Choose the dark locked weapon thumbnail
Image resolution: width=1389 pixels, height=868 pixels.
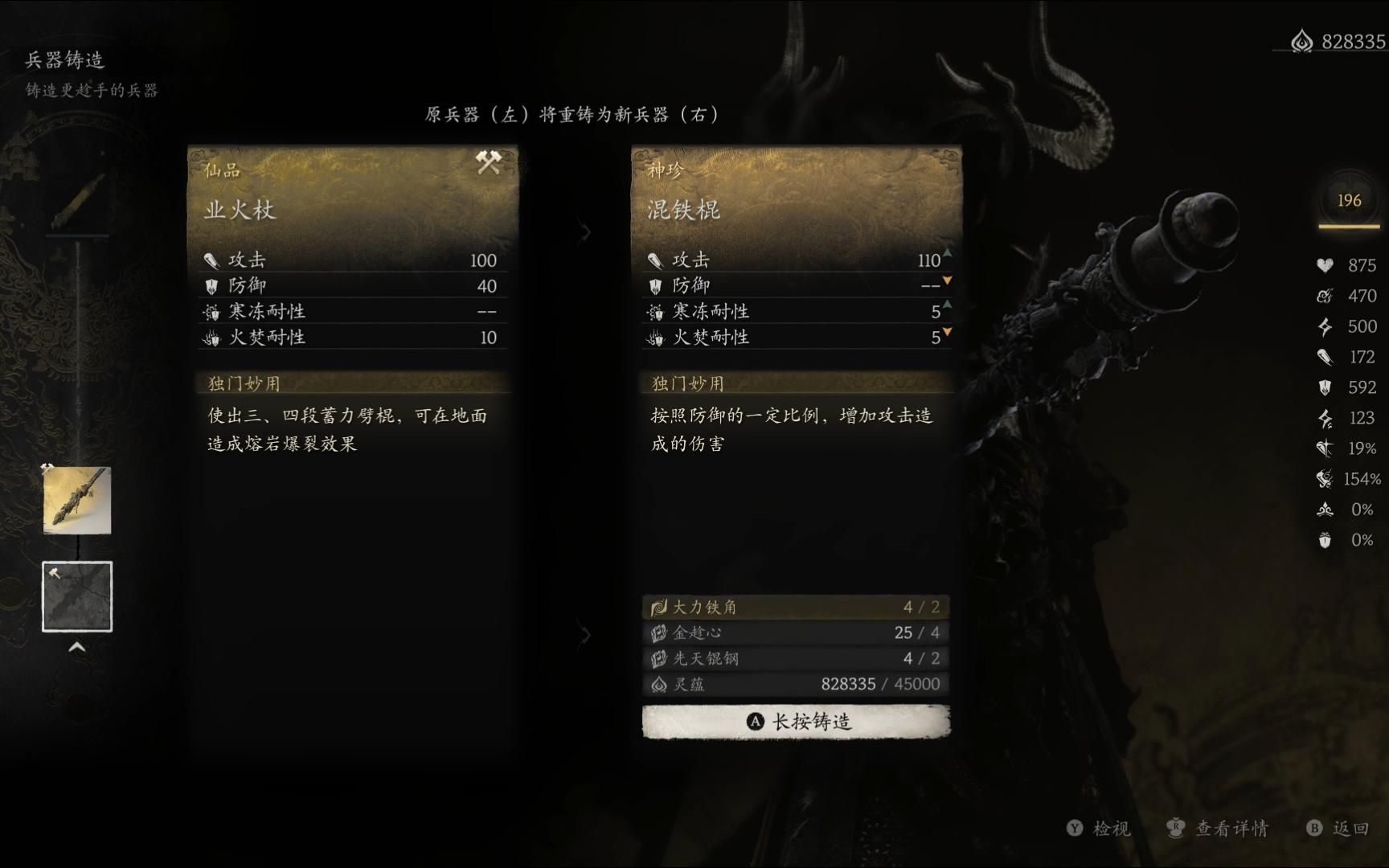pos(77,596)
